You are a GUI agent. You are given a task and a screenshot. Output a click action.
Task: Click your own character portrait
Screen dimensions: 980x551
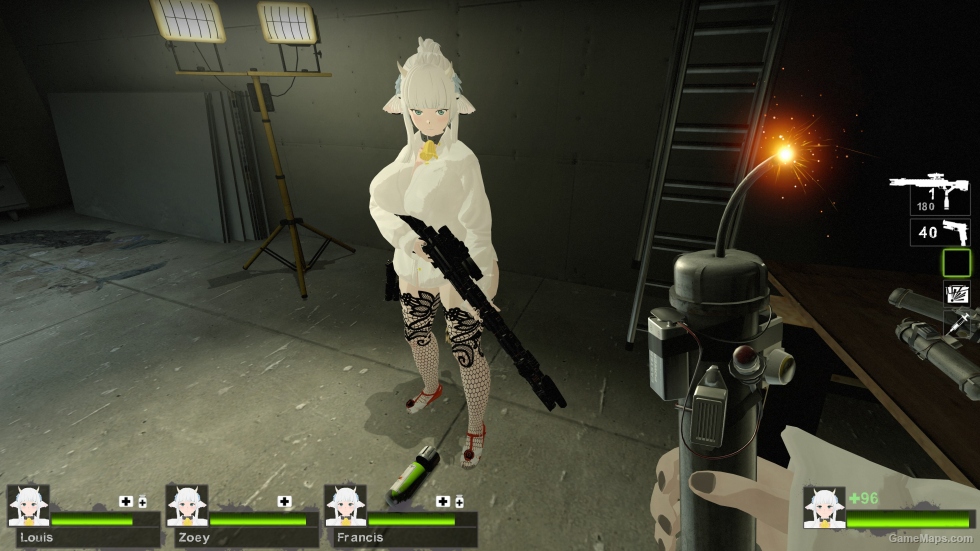(x=824, y=508)
